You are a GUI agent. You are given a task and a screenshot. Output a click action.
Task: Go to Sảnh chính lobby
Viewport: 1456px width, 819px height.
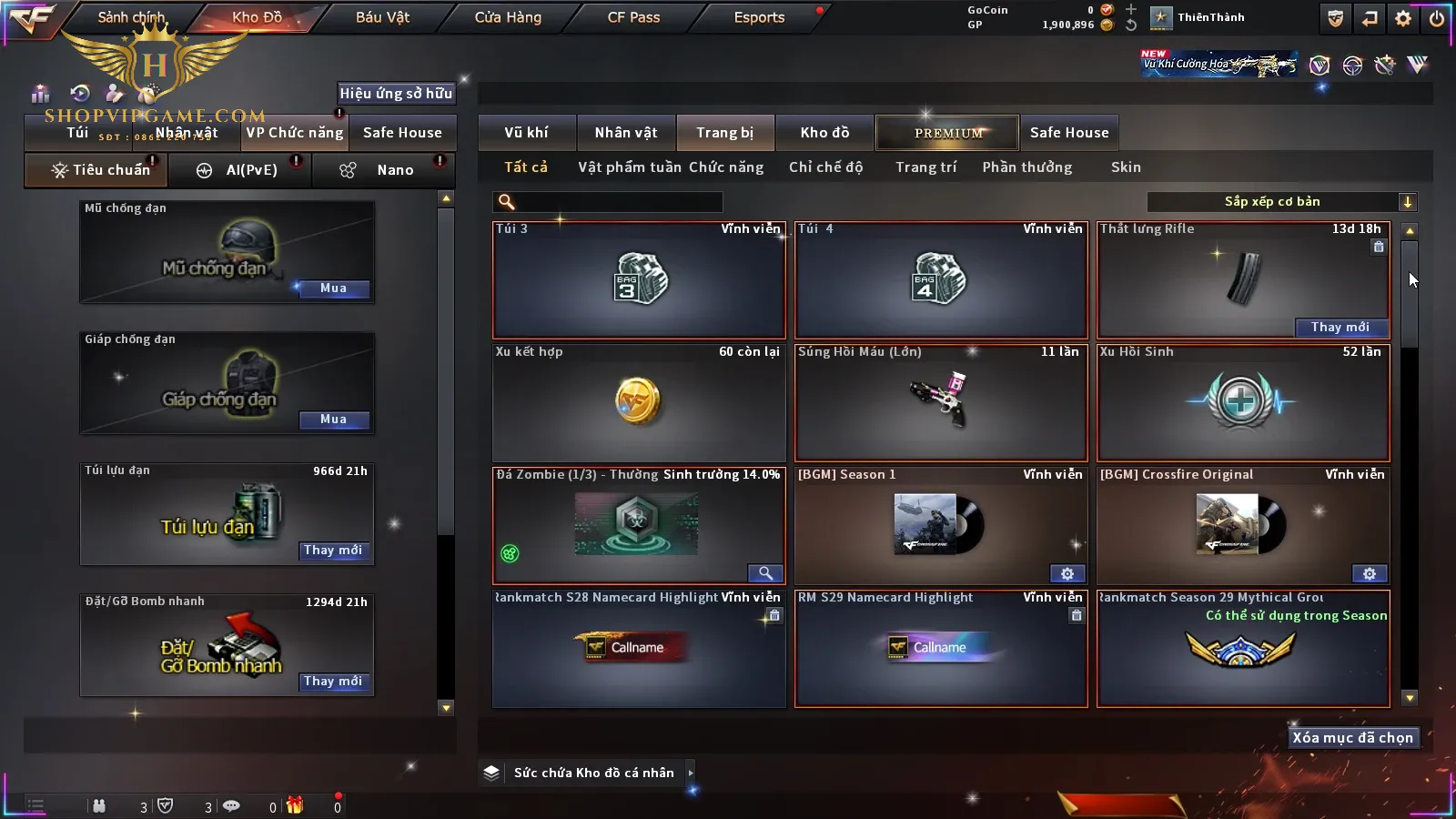[131, 17]
